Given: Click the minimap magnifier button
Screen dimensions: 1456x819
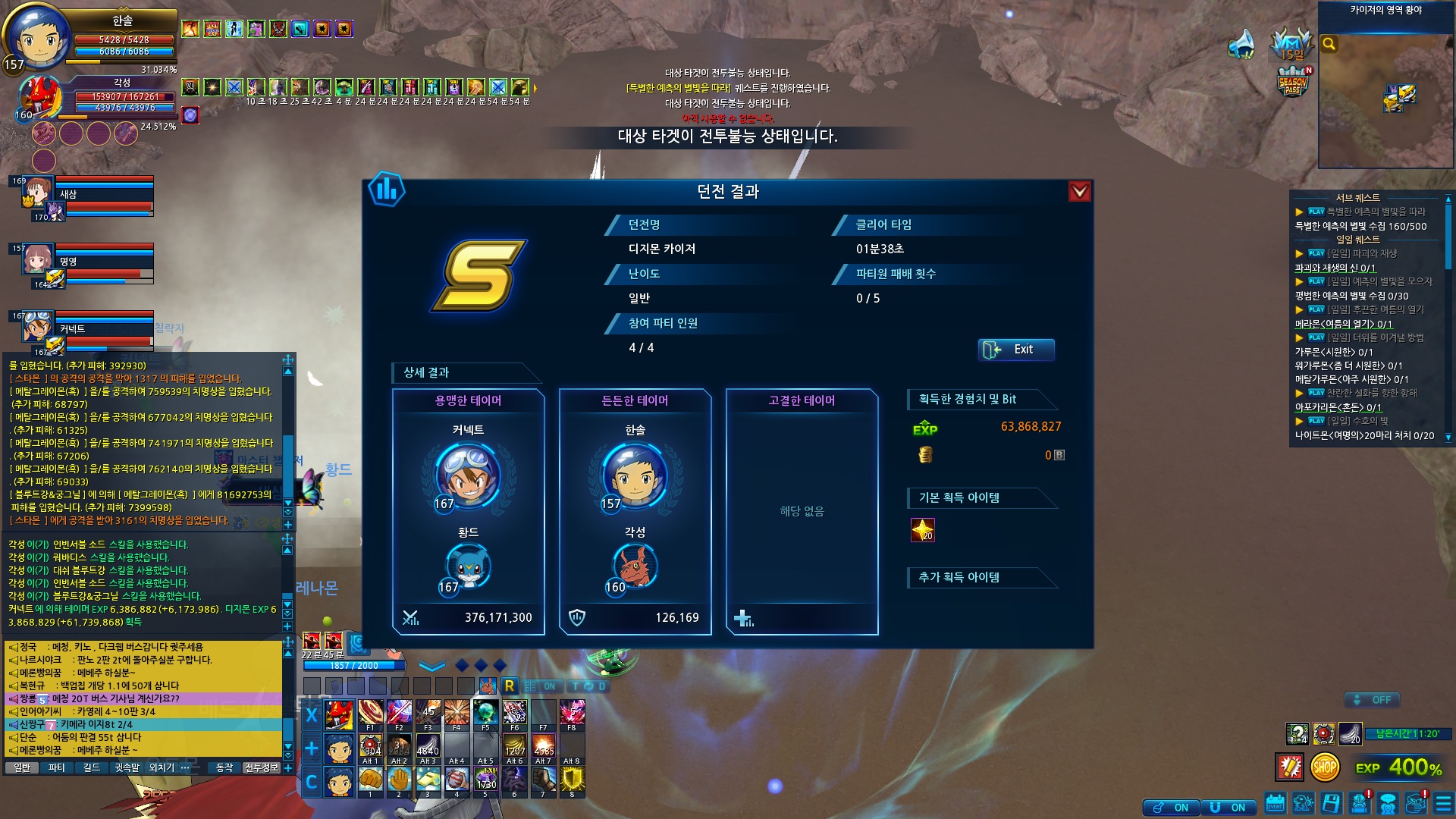Looking at the screenshot, I should pos(1329,44).
